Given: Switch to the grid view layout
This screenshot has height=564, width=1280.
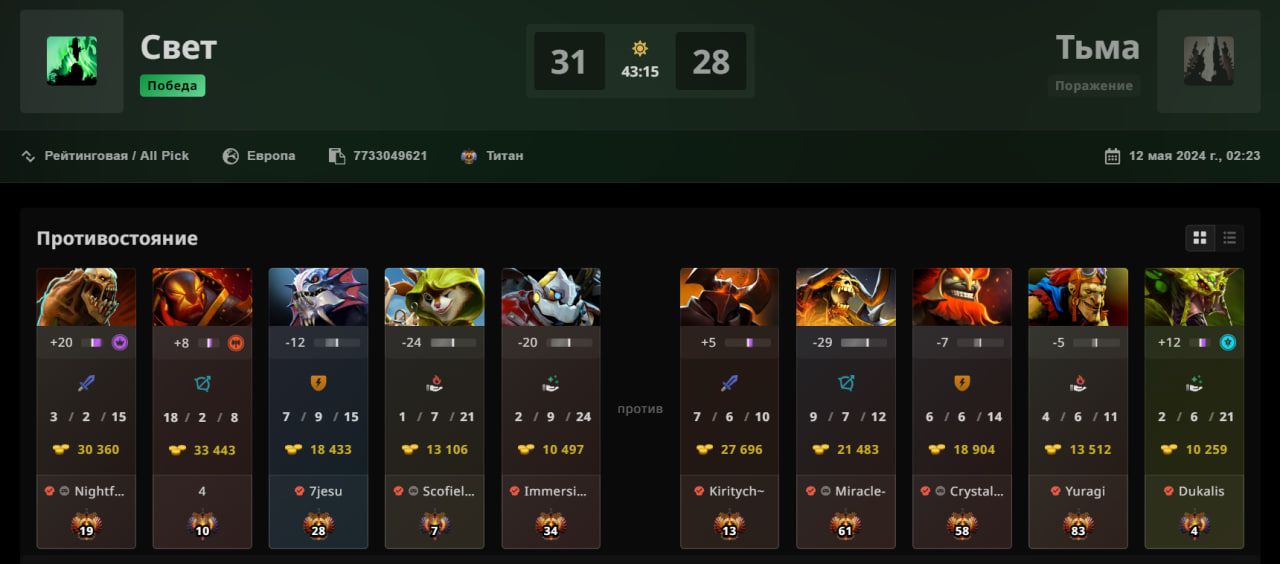Looking at the screenshot, I should [x=1199, y=238].
